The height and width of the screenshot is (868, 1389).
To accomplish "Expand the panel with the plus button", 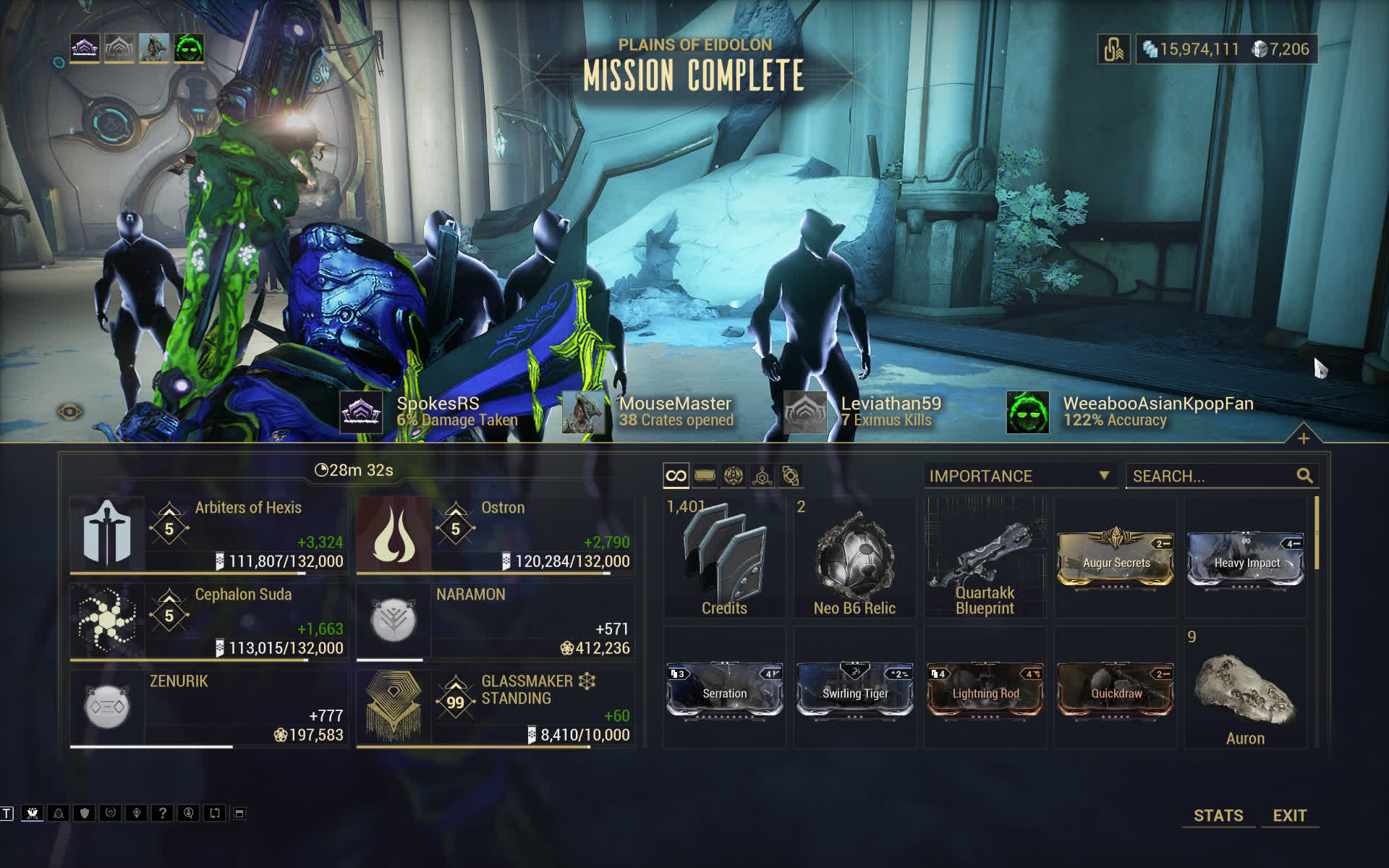I will click(x=1304, y=438).
